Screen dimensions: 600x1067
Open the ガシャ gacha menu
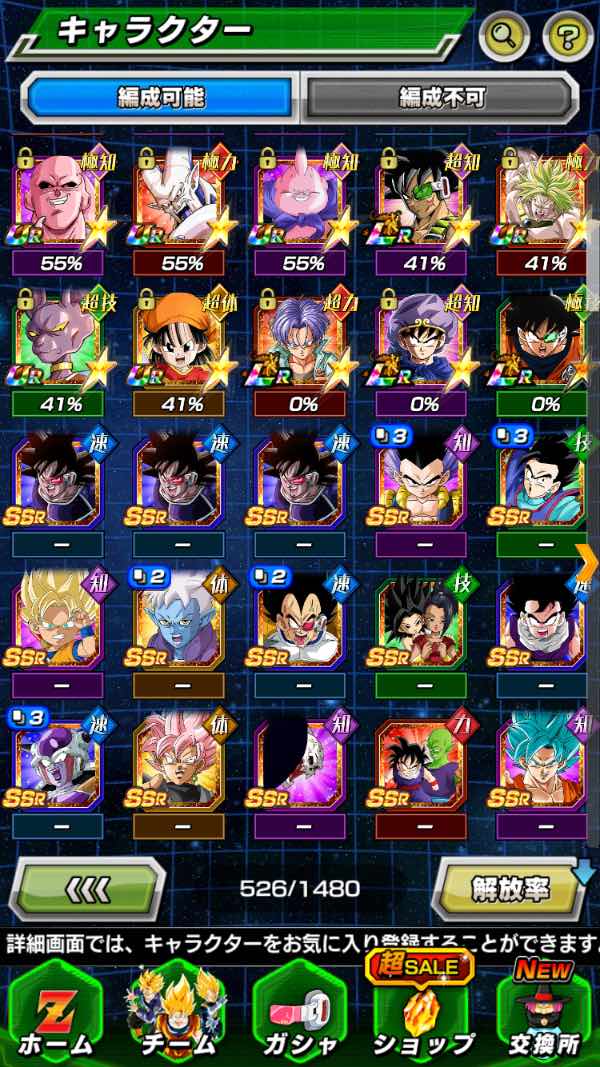click(x=299, y=1012)
